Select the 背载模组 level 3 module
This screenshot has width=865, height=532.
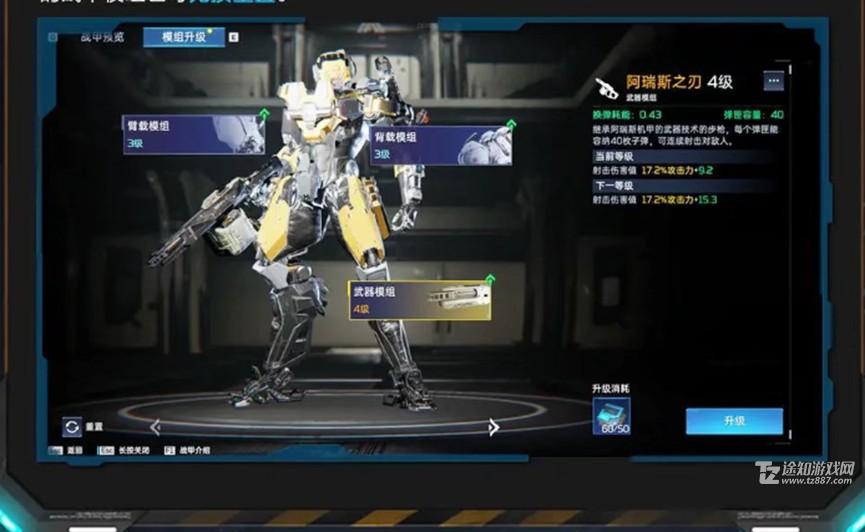click(x=440, y=145)
